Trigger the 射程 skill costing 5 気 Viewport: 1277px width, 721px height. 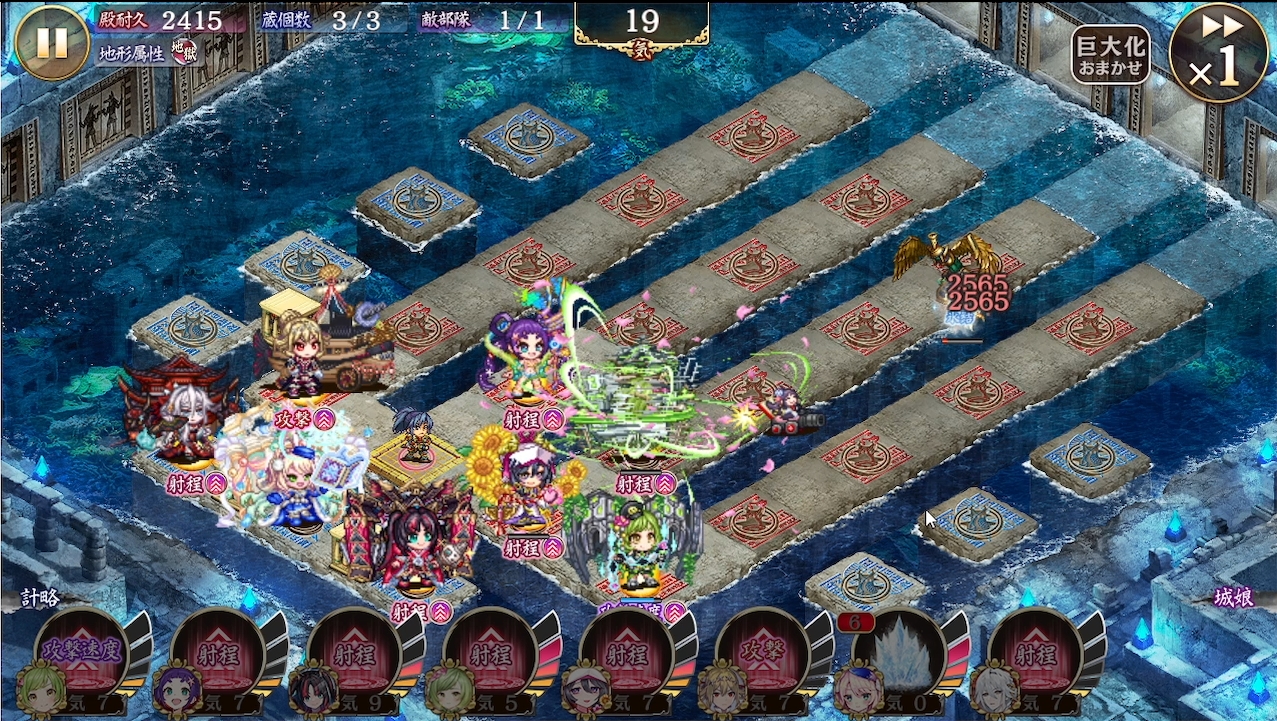point(491,655)
